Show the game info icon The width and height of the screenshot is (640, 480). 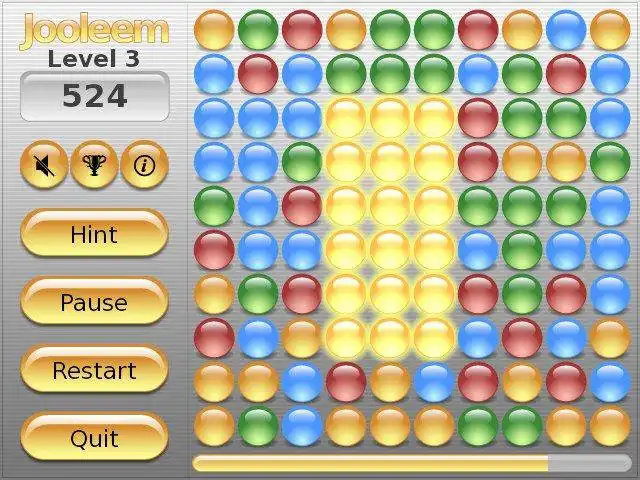click(x=144, y=165)
